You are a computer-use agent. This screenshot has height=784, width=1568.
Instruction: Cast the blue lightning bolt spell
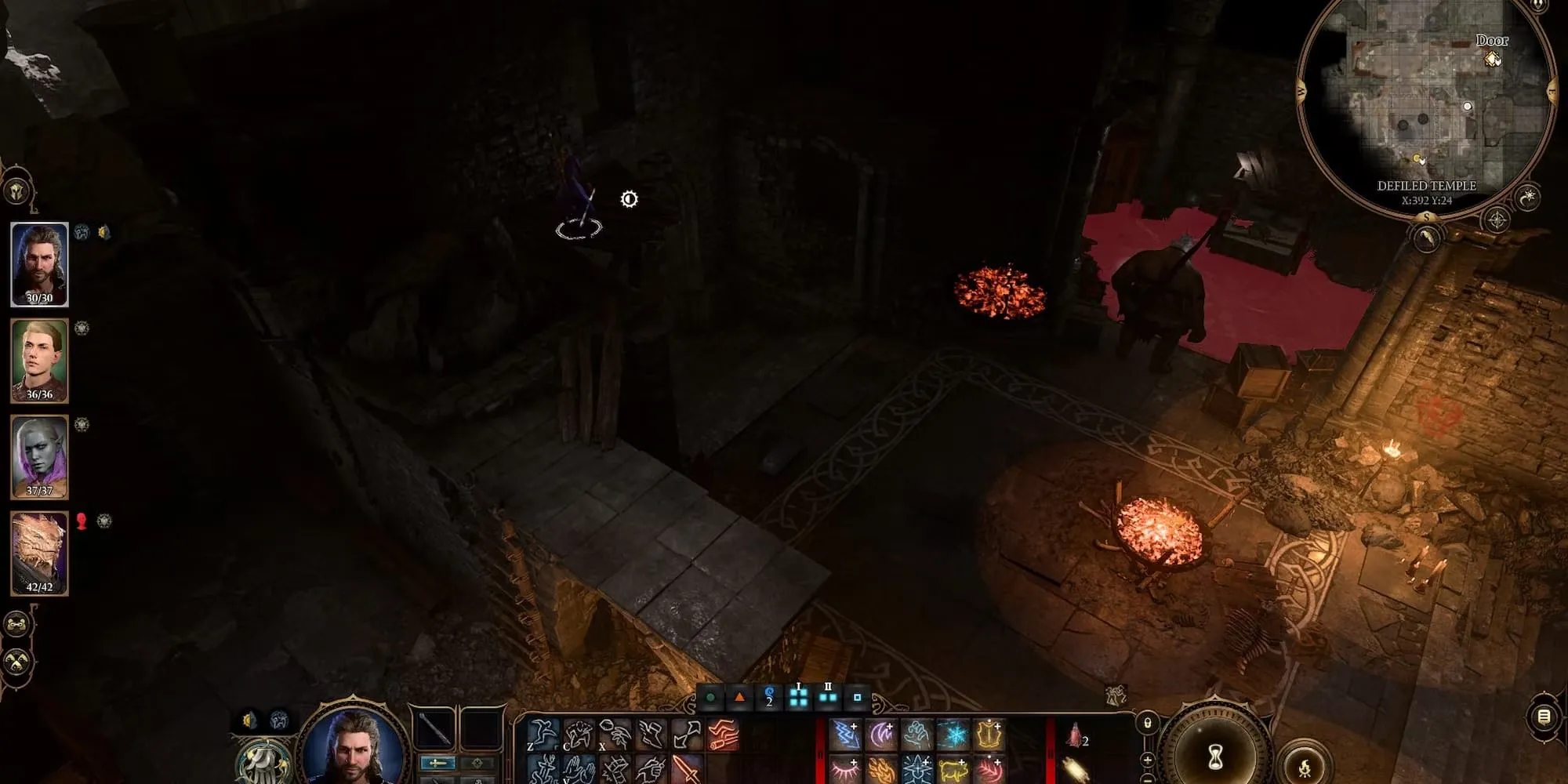(x=845, y=735)
